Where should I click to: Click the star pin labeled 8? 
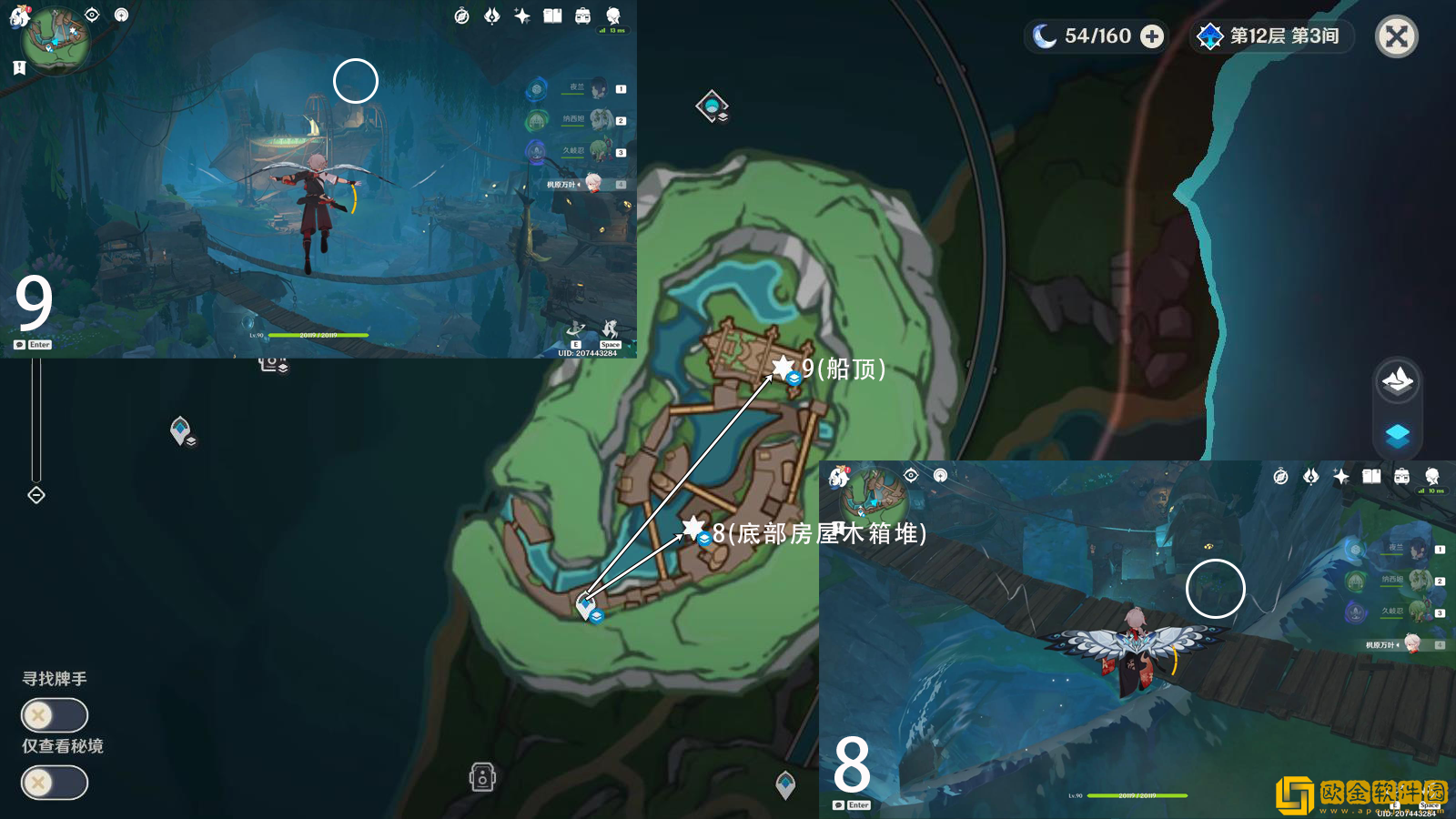point(693,527)
